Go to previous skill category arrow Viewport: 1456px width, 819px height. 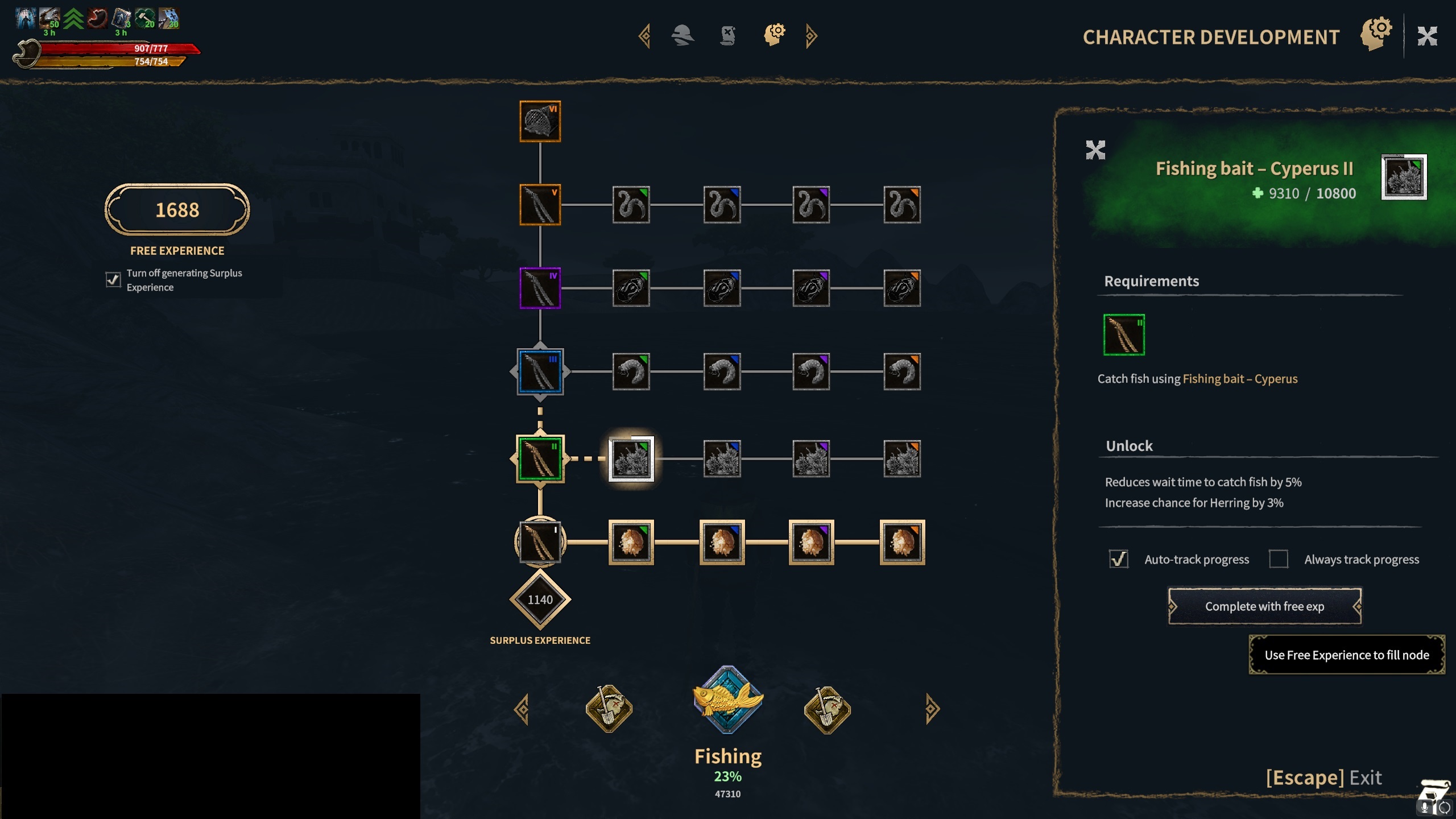coord(522,709)
